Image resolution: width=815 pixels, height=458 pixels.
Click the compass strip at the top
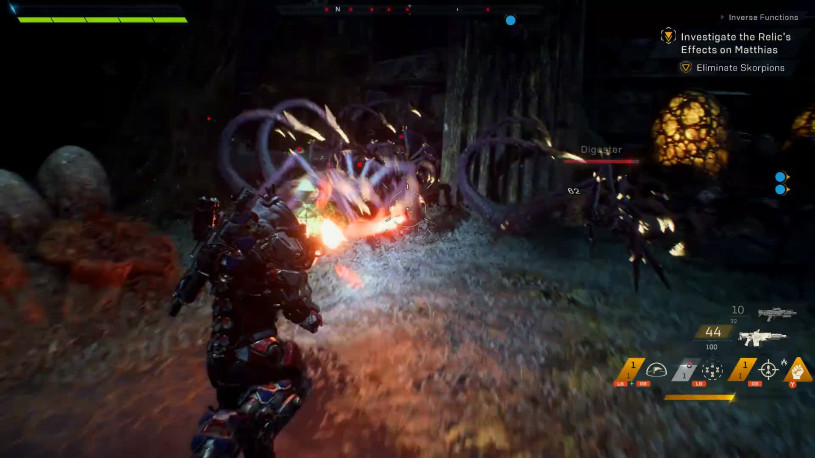(x=408, y=9)
